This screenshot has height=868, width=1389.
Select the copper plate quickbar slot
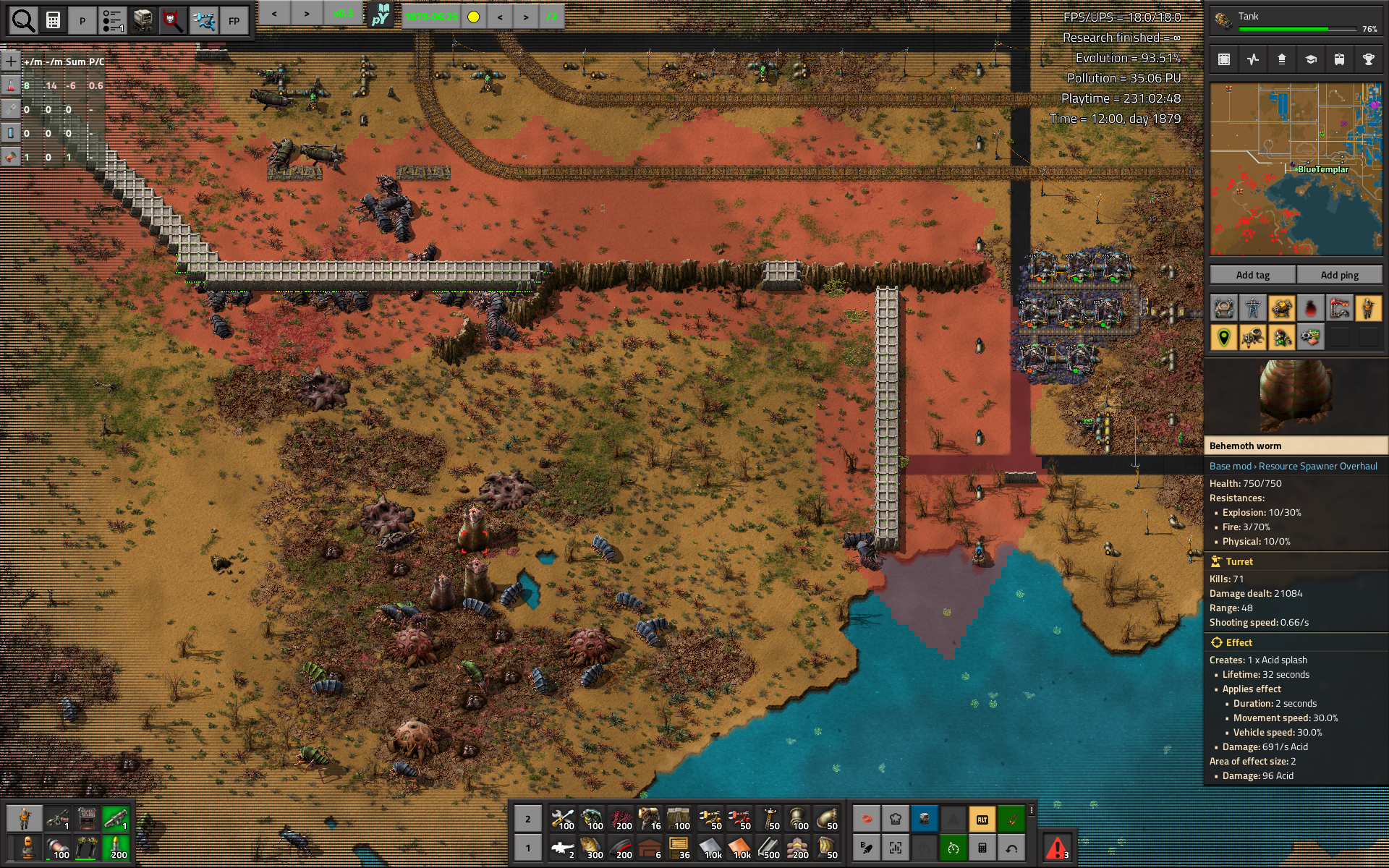740,848
